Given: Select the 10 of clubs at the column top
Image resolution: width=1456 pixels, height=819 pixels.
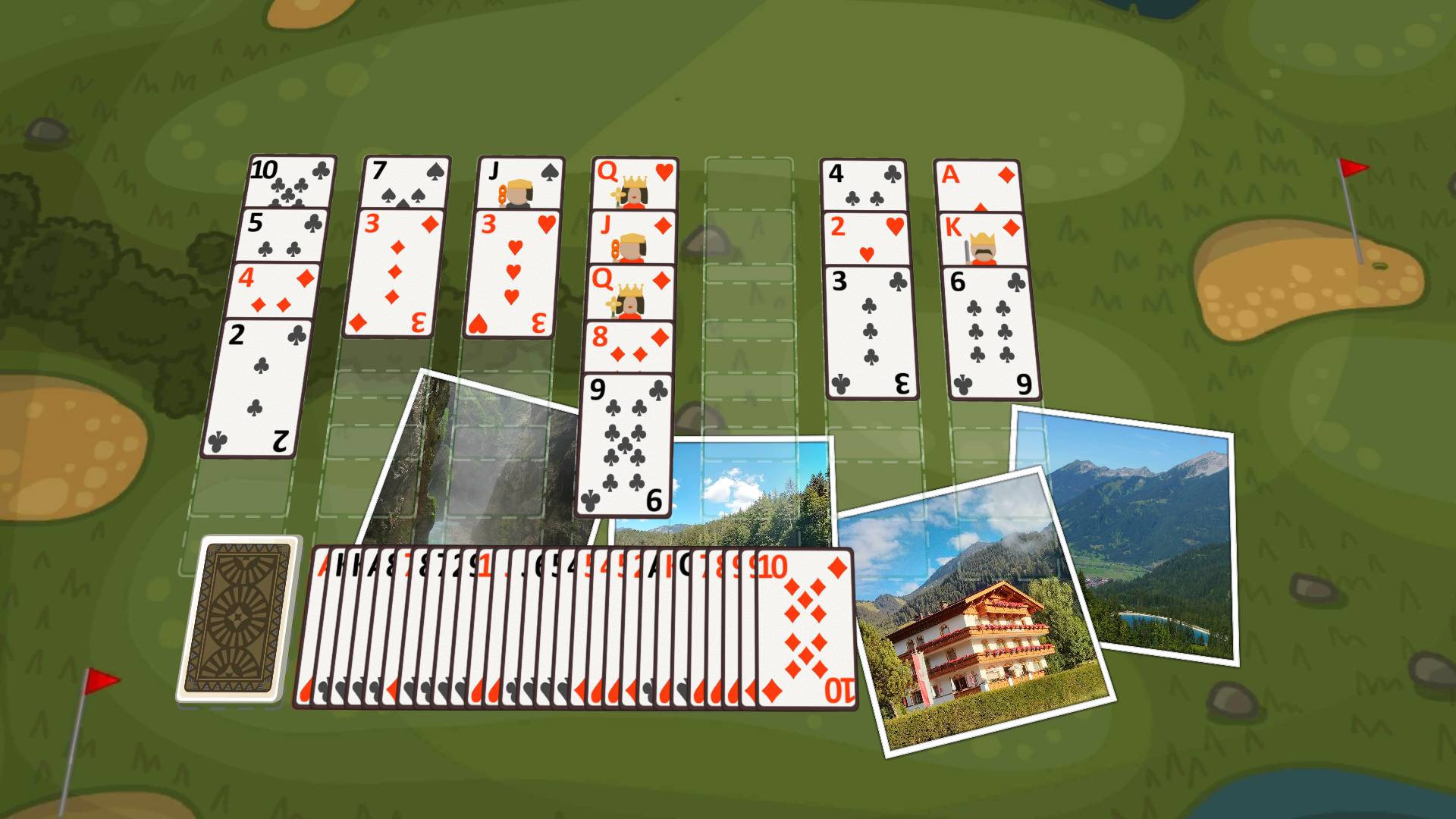Looking at the screenshot, I should point(290,182).
